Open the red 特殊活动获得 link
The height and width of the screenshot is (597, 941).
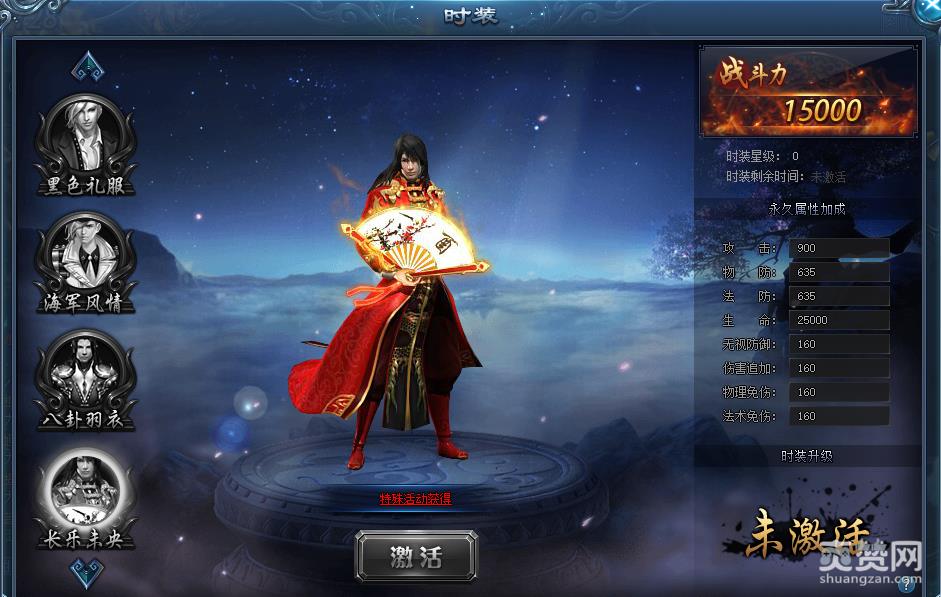point(415,499)
